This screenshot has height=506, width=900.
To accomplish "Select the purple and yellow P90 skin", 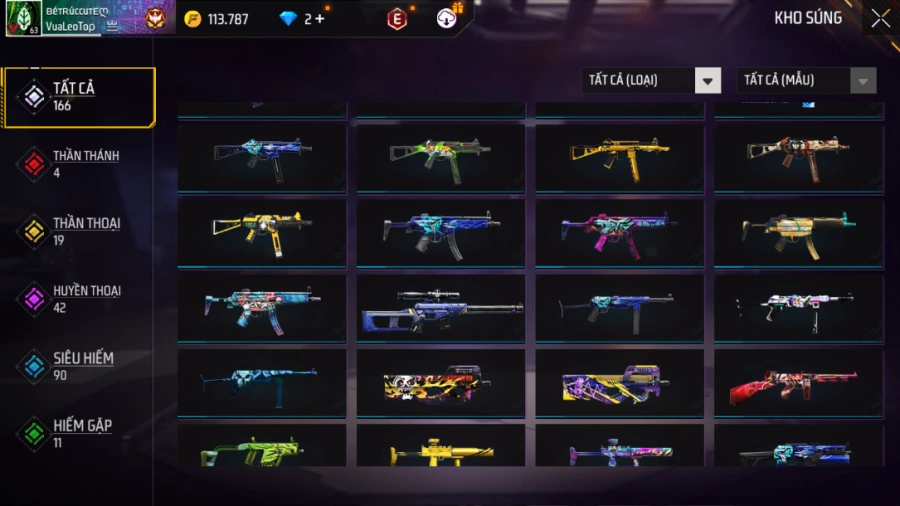I will 619,383.
